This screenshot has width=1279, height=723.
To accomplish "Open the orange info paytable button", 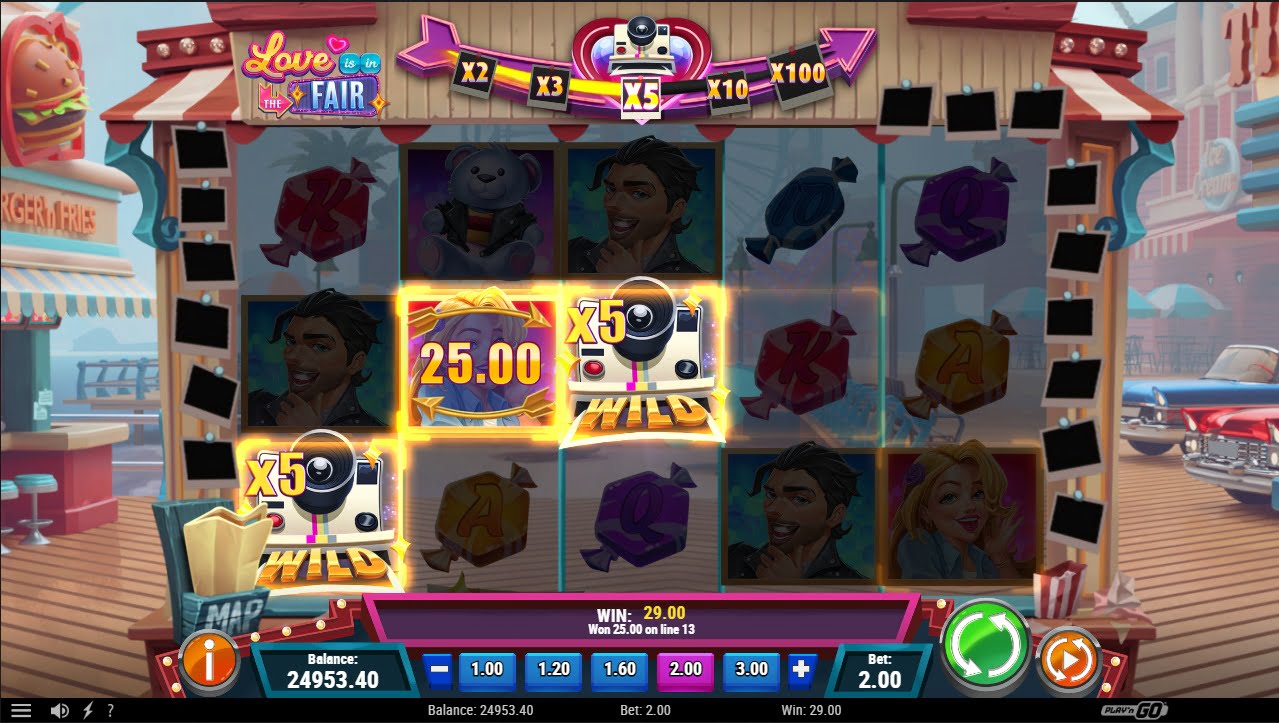I will coord(209,661).
